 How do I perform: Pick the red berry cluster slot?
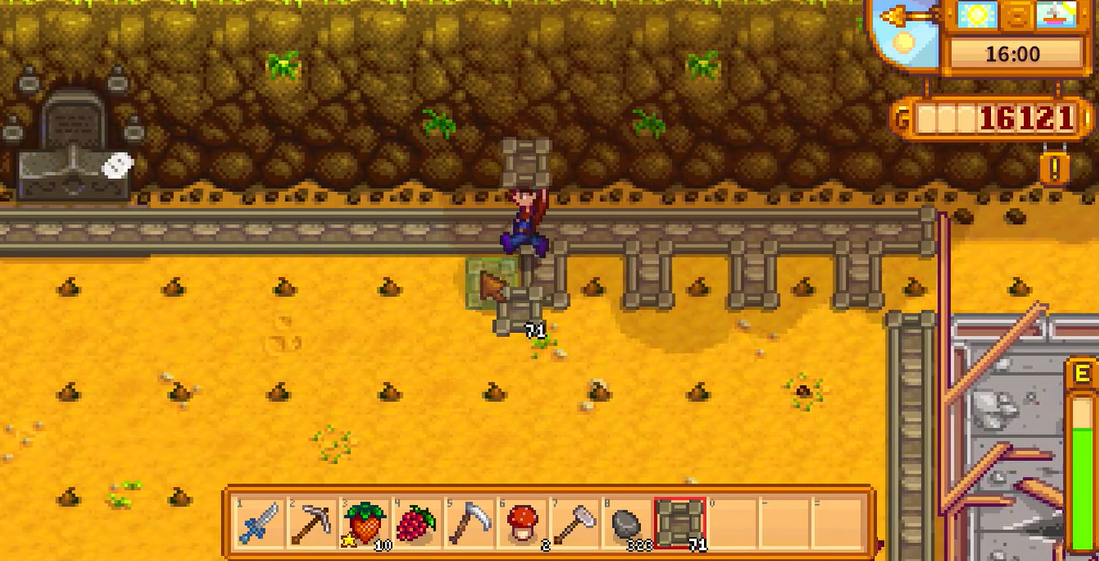417,523
